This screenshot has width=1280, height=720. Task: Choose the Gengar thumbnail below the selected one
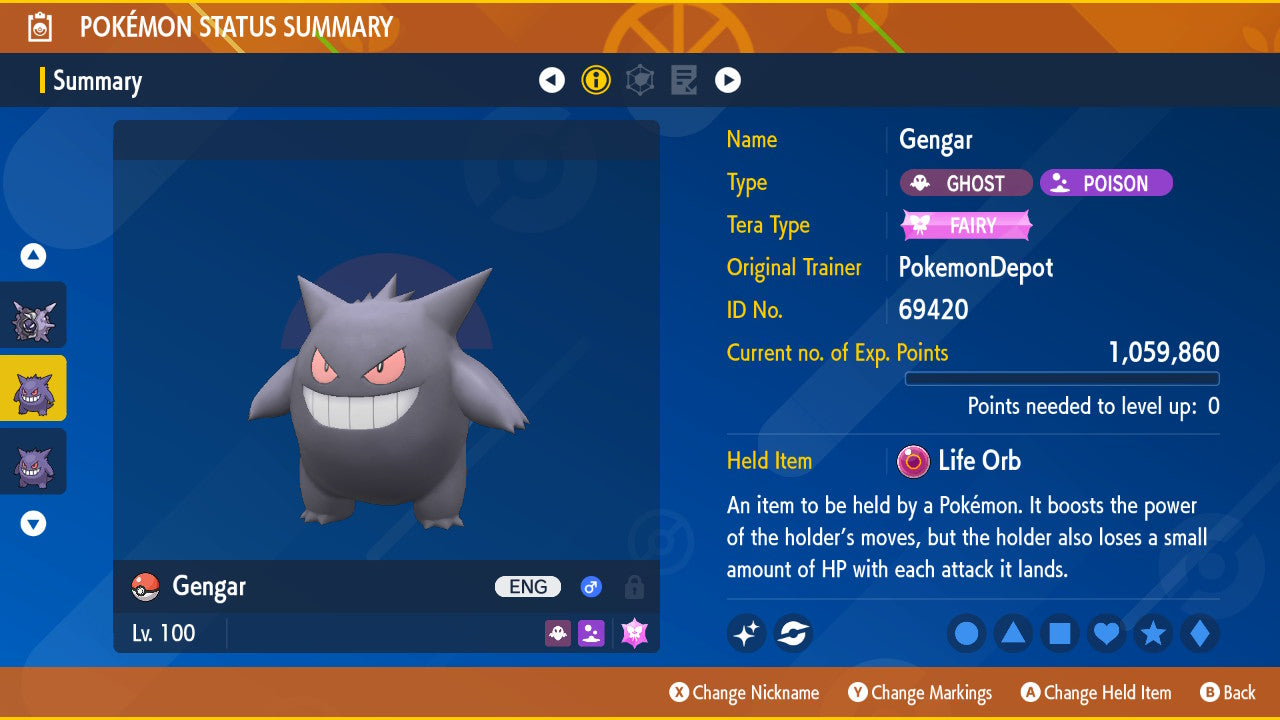(33, 462)
